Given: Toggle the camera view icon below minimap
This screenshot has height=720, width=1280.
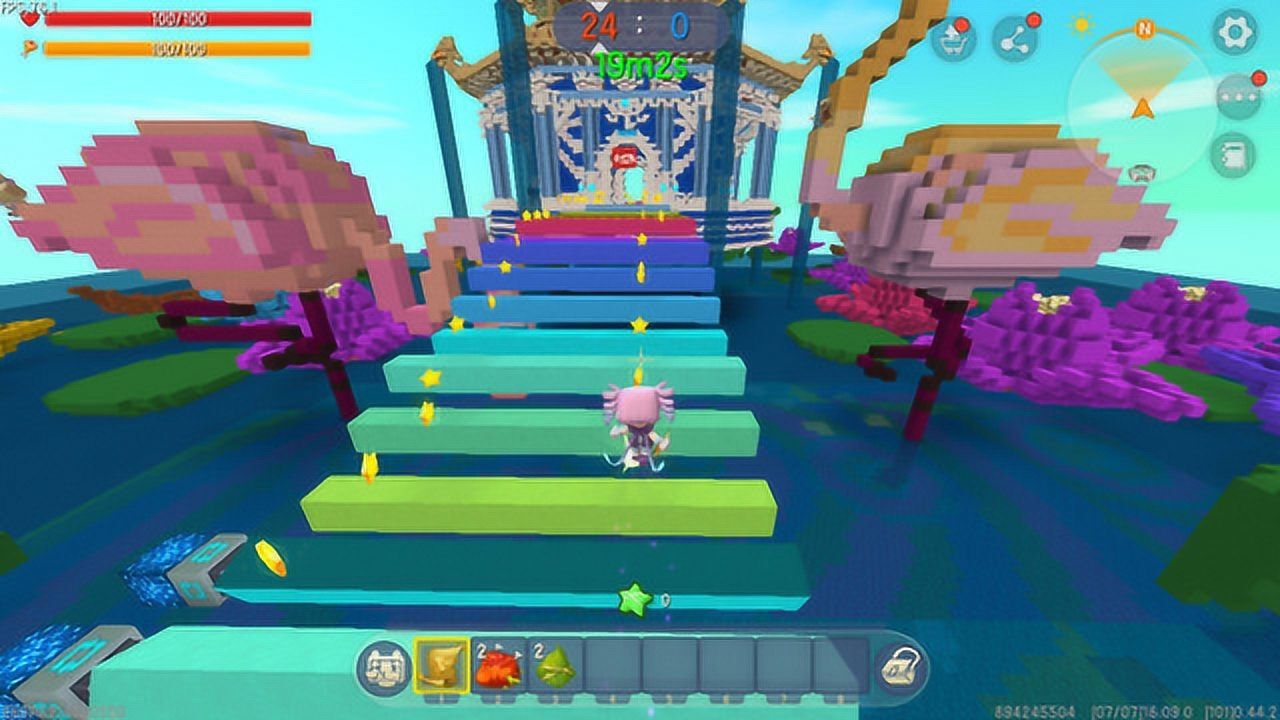Looking at the screenshot, I should coord(1140,174).
